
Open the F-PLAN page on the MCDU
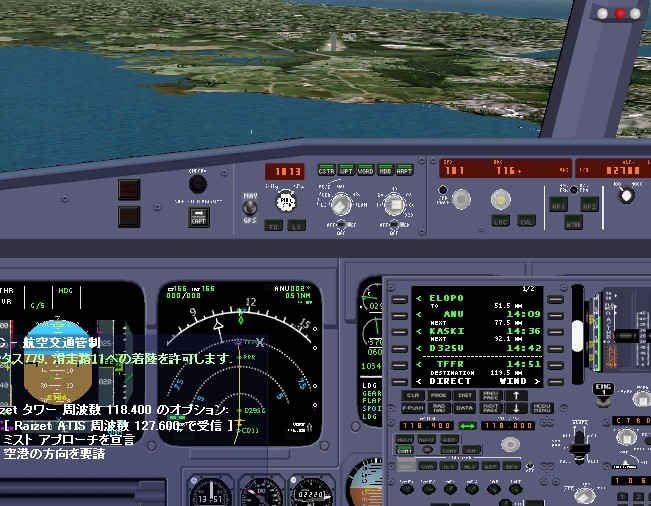[412, 408]
